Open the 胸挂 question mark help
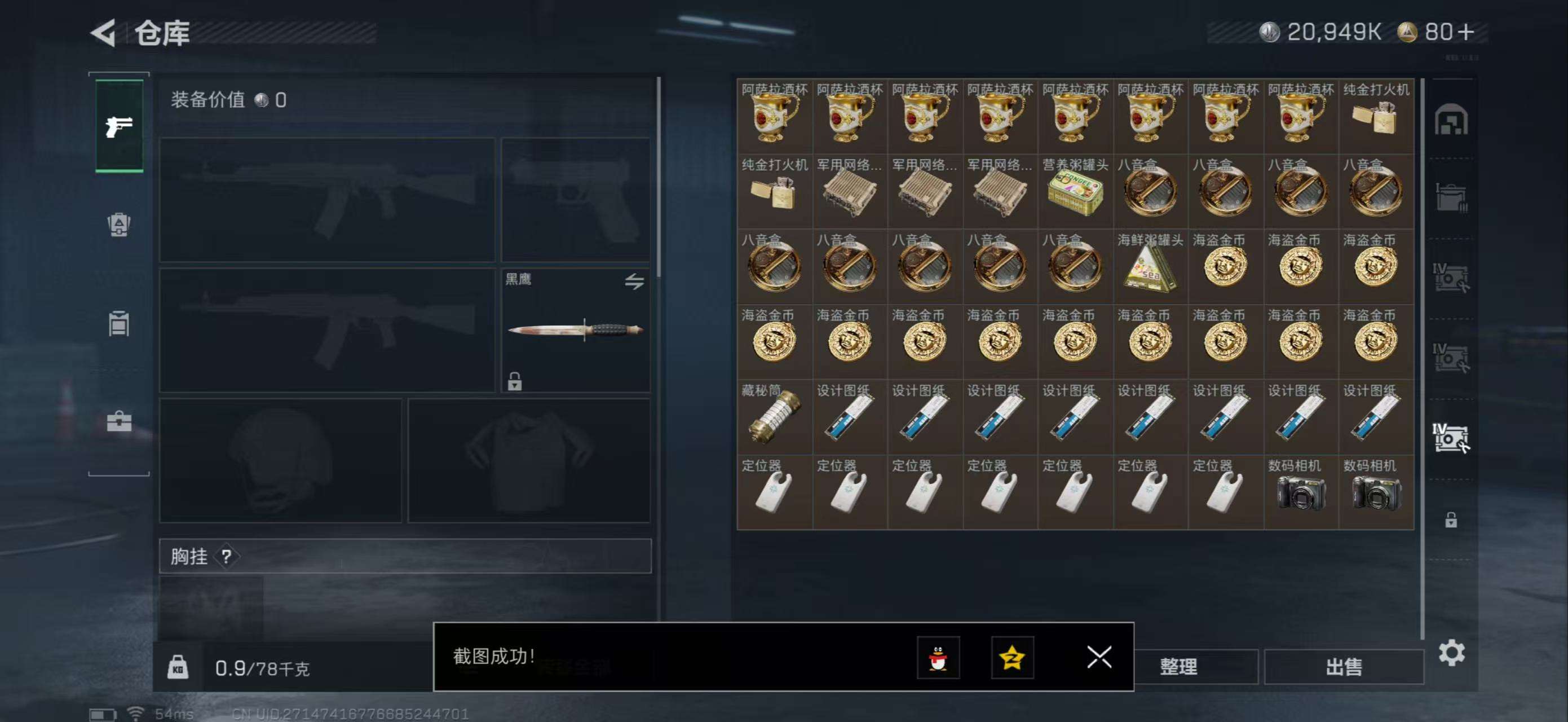This screenshot has width=1568, height=722. [x=227, y=556]
